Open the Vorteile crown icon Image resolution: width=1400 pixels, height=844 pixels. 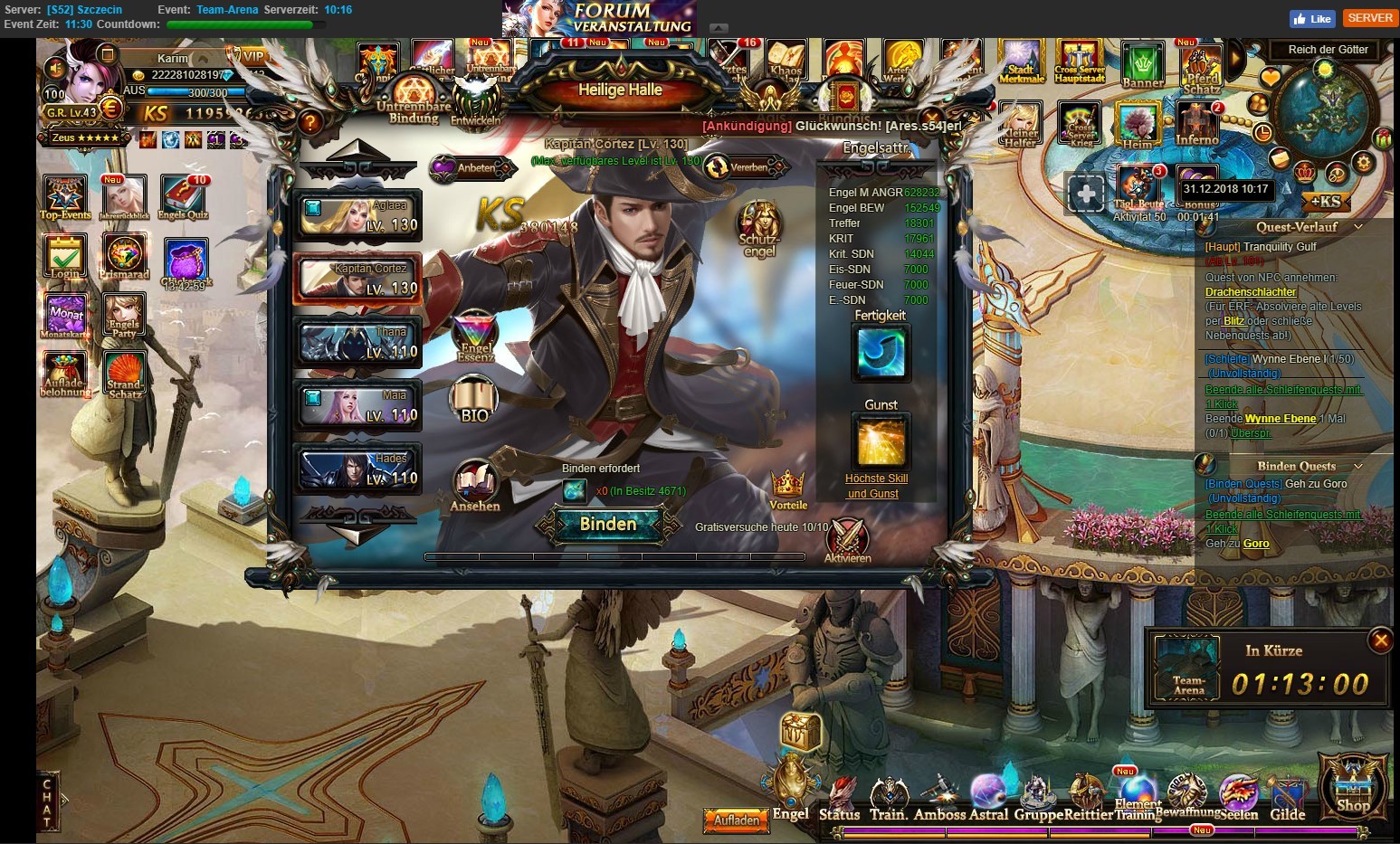click(787, 488)
